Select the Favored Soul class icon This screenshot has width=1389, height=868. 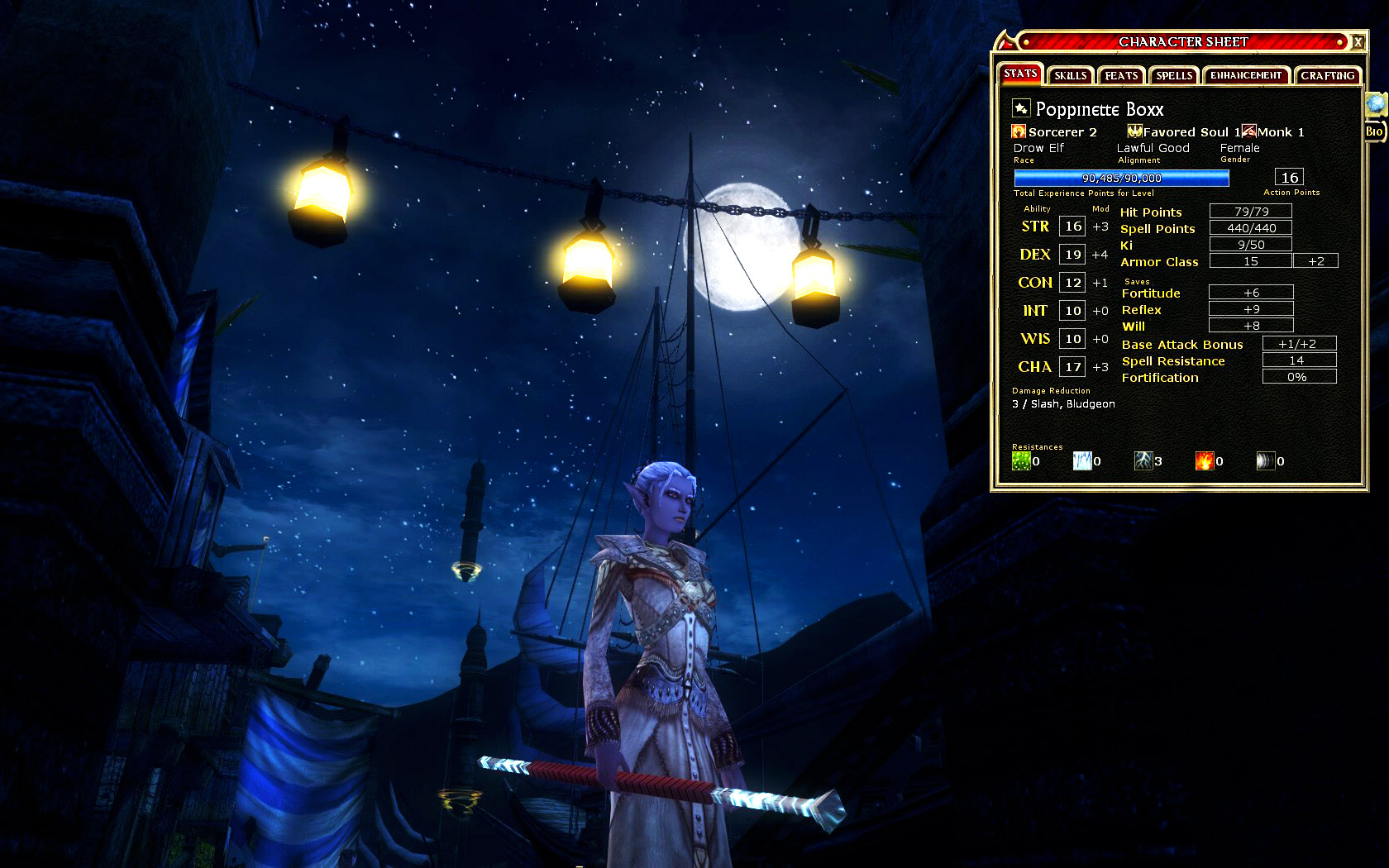click(1134, 131)
